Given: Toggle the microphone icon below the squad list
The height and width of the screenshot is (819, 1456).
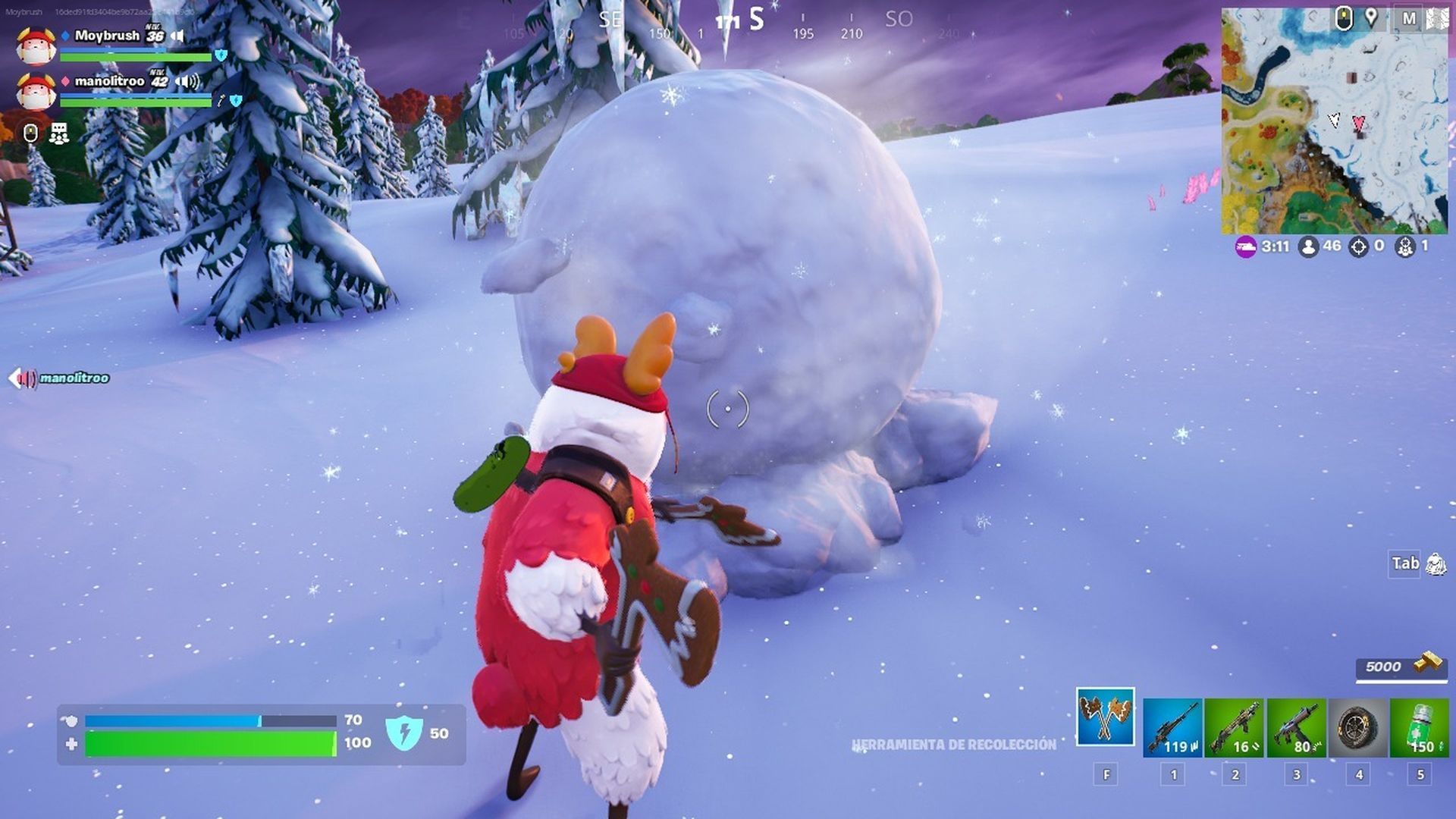Looking at the screenshot, I should 32,134.
